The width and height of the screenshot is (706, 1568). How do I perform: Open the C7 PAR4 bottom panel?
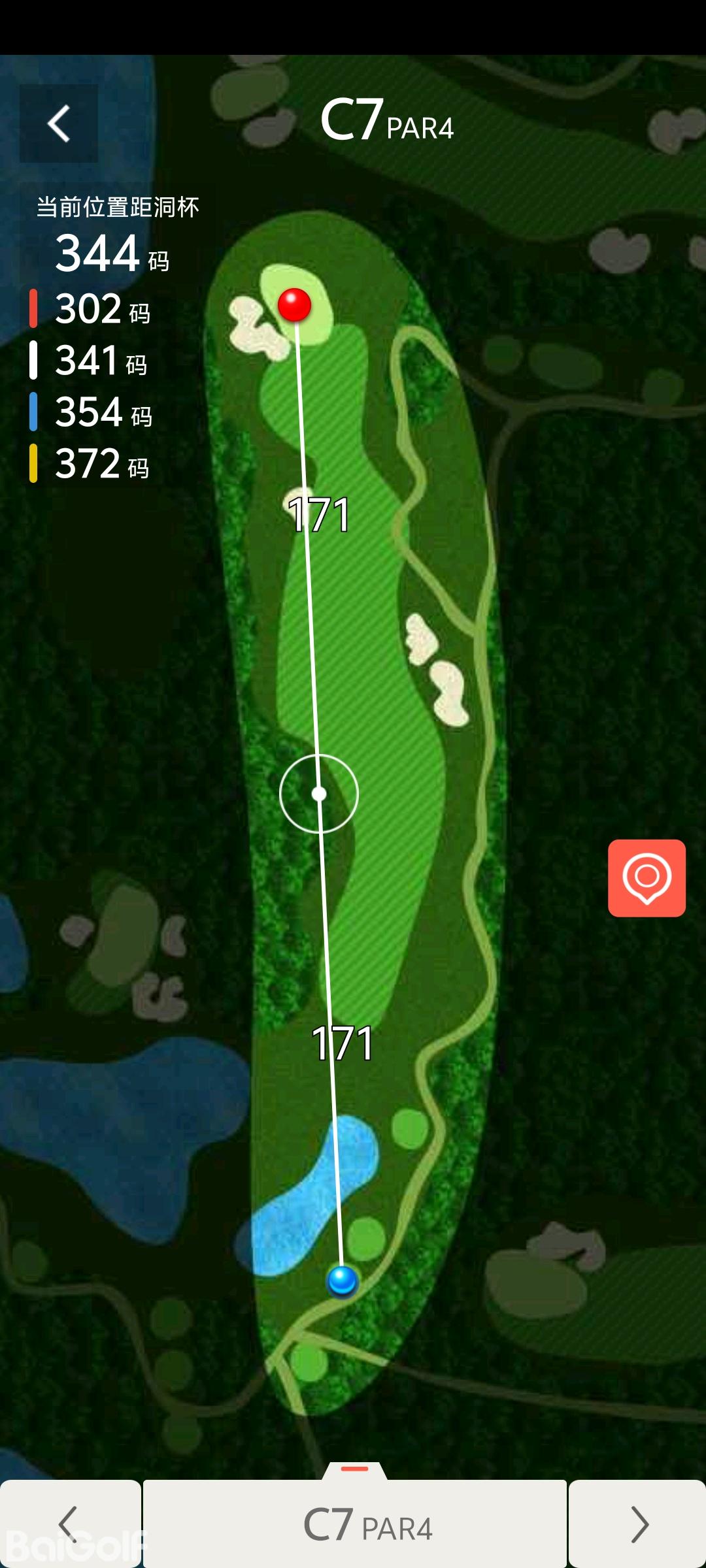[x=355, y=1524]
